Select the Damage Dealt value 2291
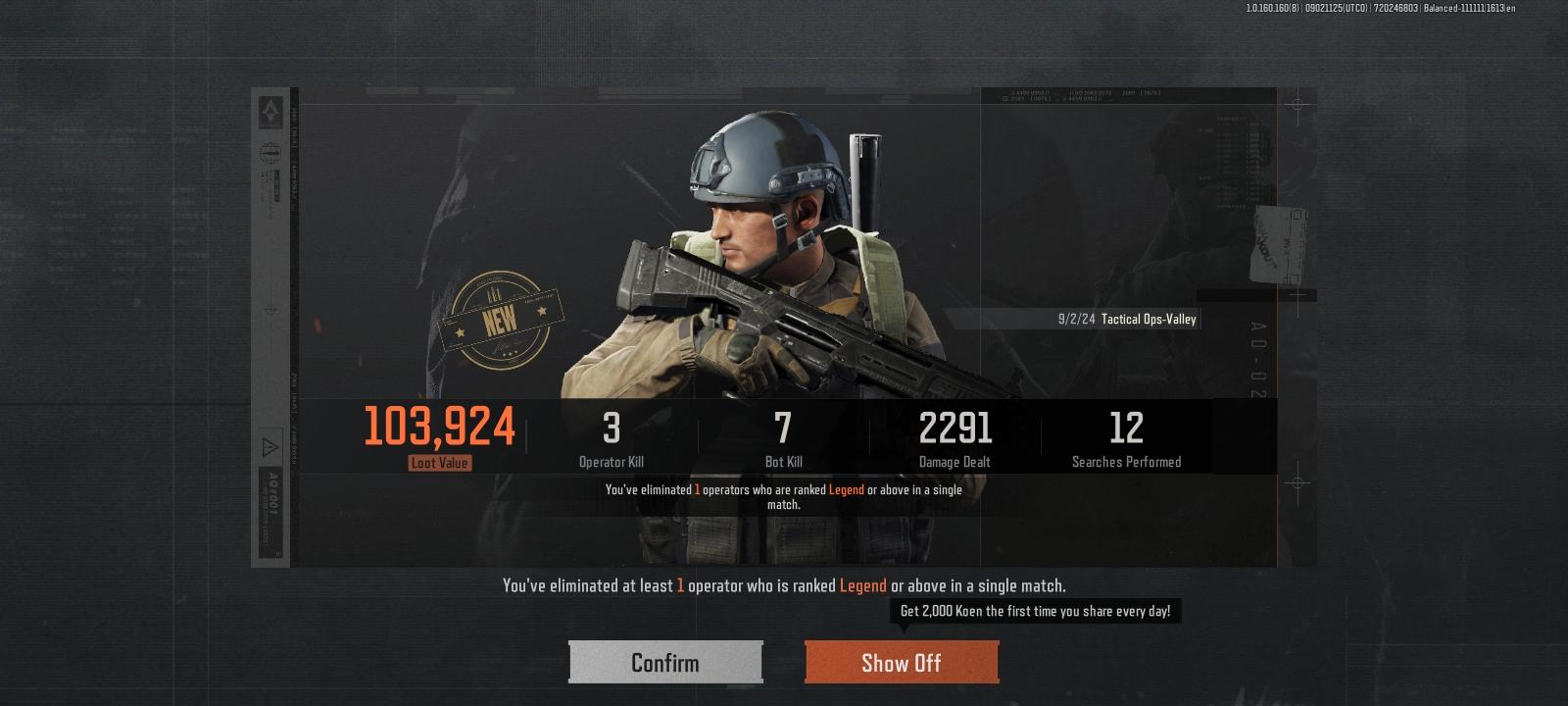This screenshot has width=1568, height=706. coord(954,426)
